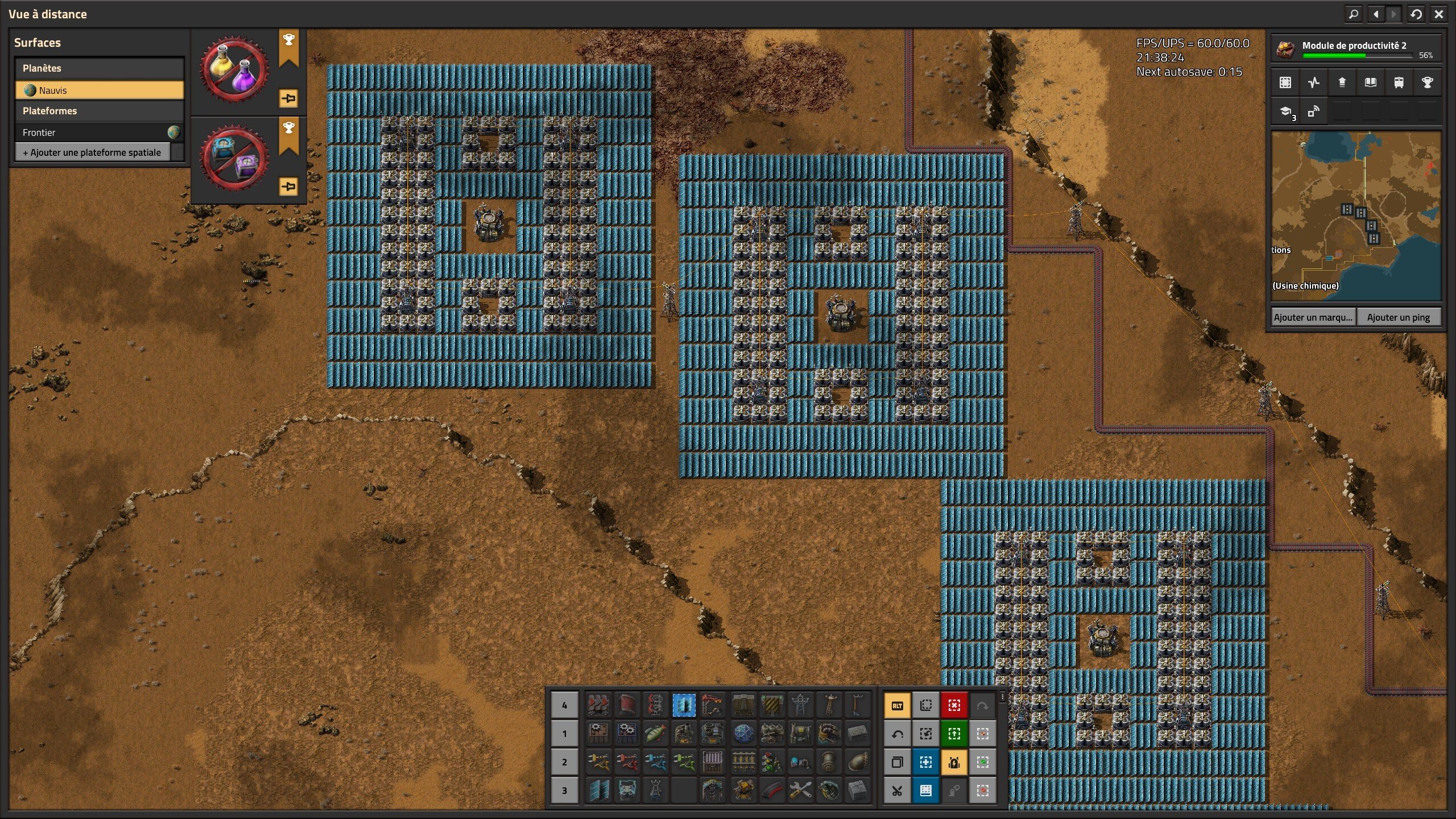Select the wrench and screwdriver repair pack
The image size is (1456, 819).
800,791
